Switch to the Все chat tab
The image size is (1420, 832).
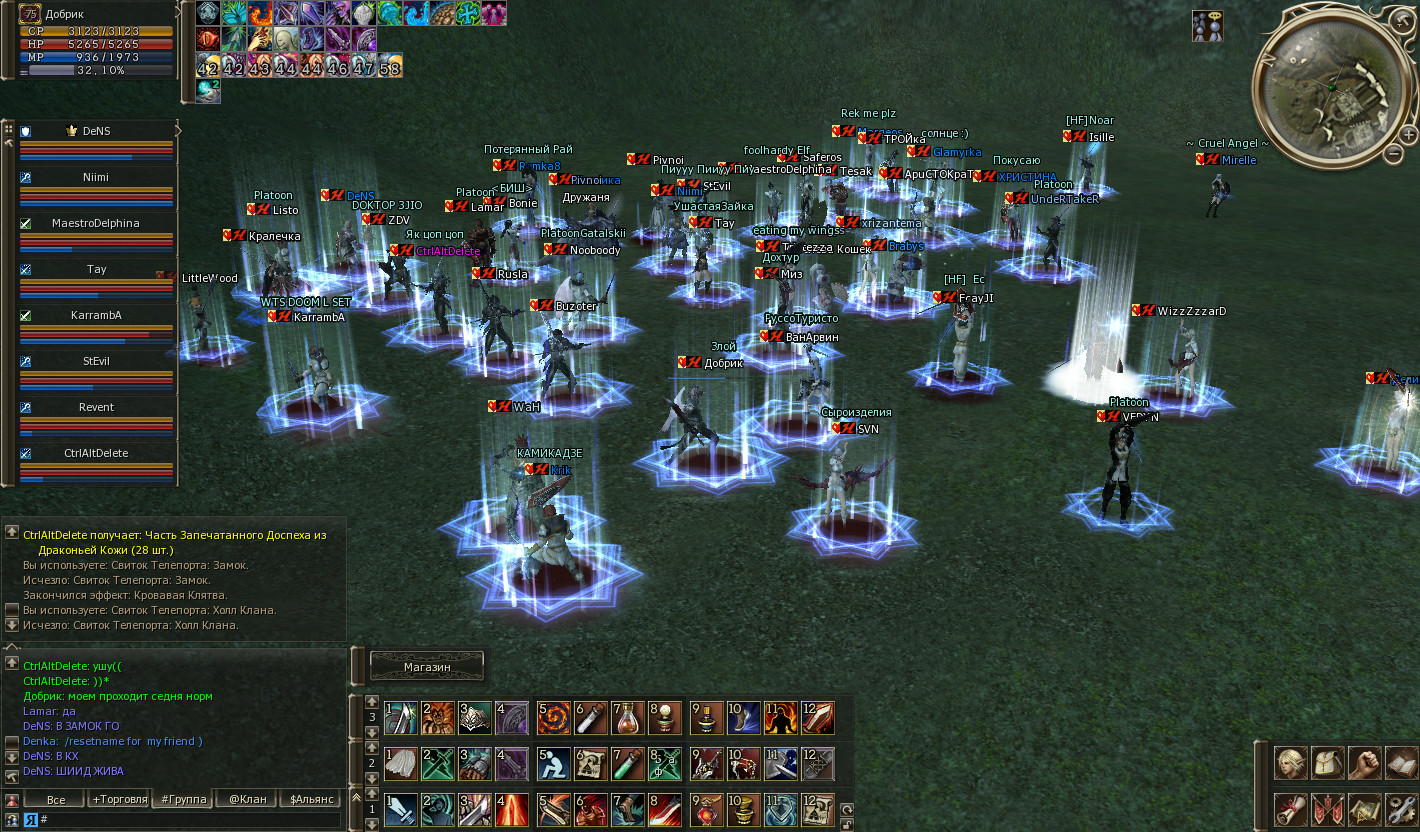[56, 799]
